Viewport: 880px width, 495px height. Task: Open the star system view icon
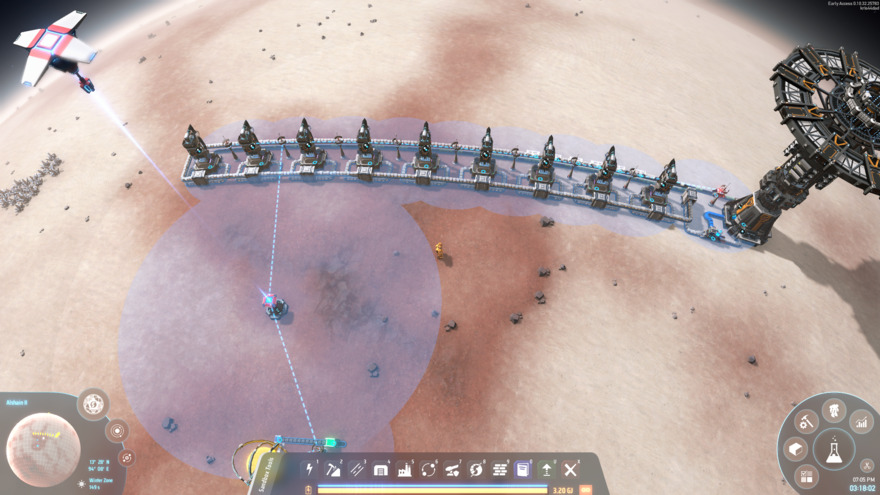pyautogui.click(x=117, y=431)
